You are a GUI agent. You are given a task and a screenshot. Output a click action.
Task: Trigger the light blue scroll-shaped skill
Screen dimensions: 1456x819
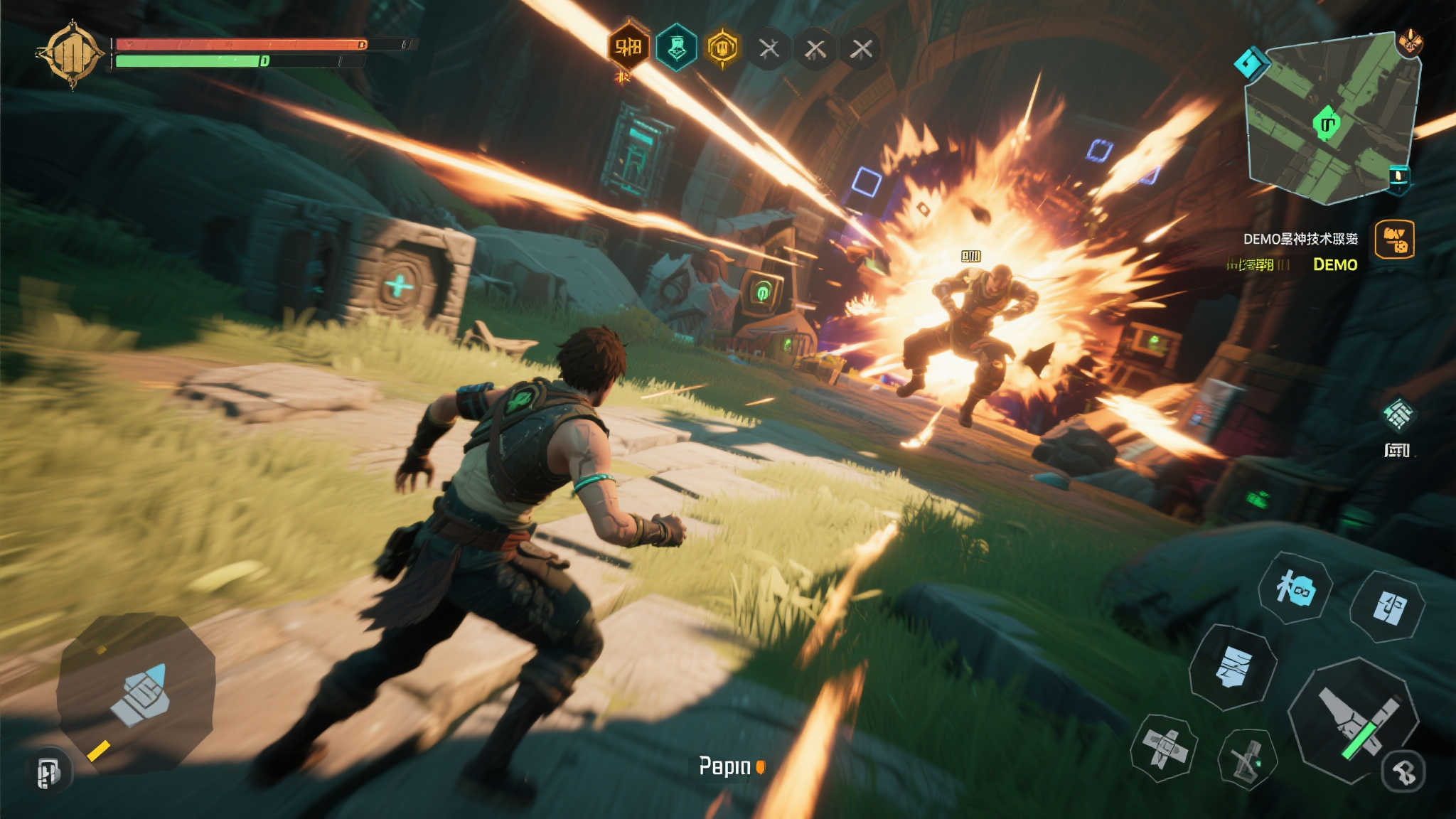(1232, 667)
